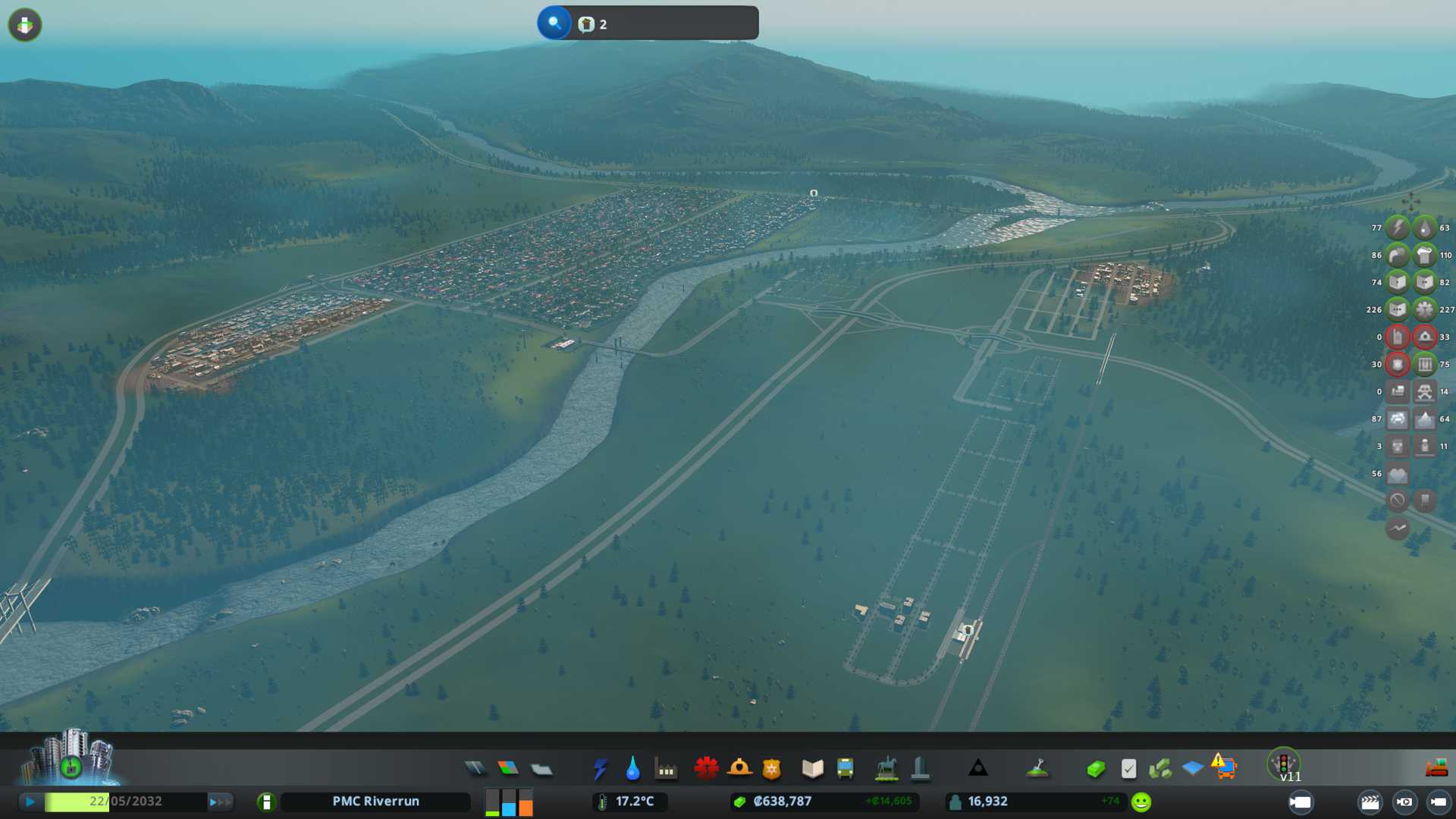The width and height of the screenshot is (1456, 819).
Task: Open the Water and Sewage menu
Action: click(632, 769)
